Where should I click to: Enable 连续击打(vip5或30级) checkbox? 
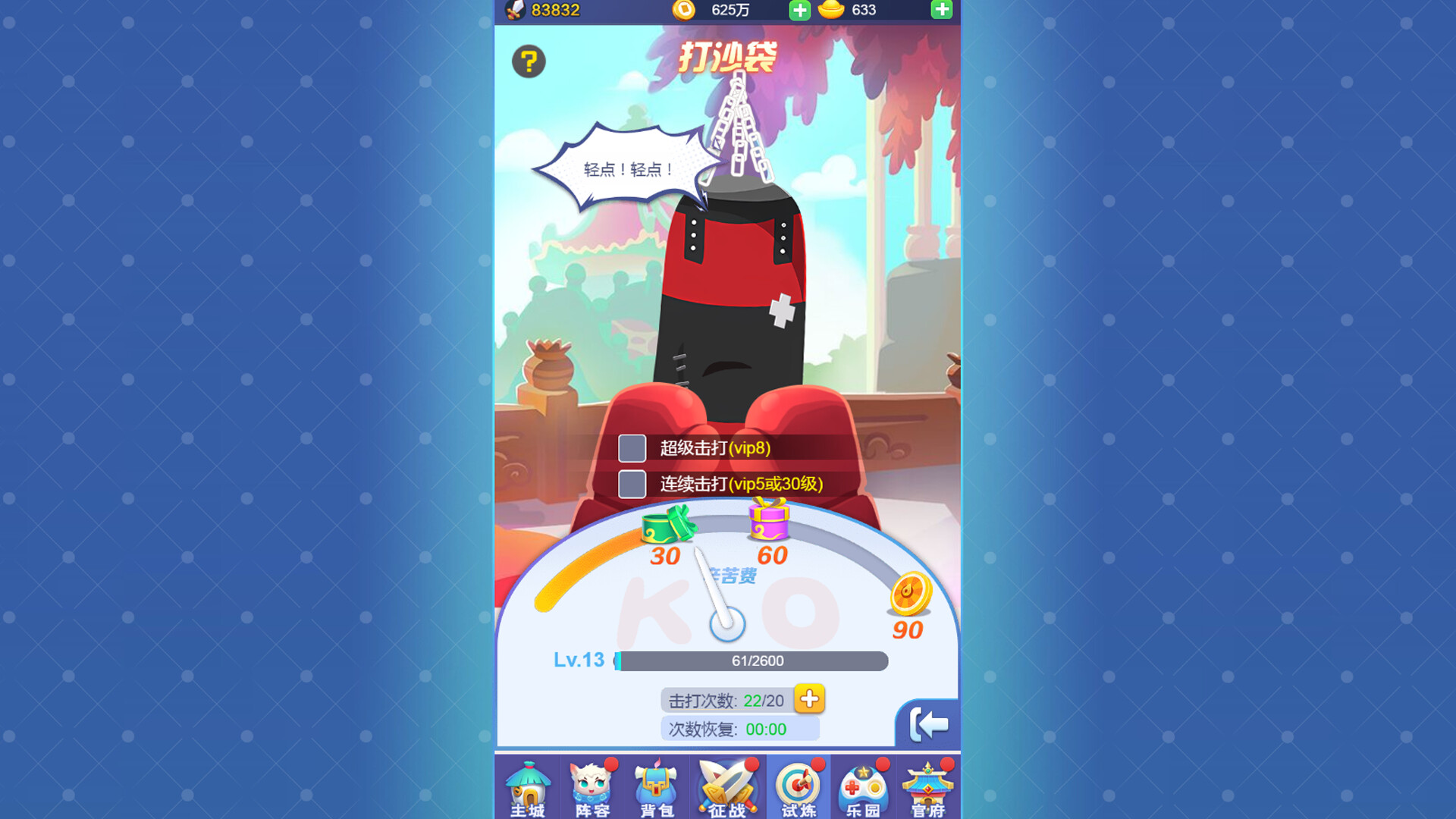click(631, 483)
